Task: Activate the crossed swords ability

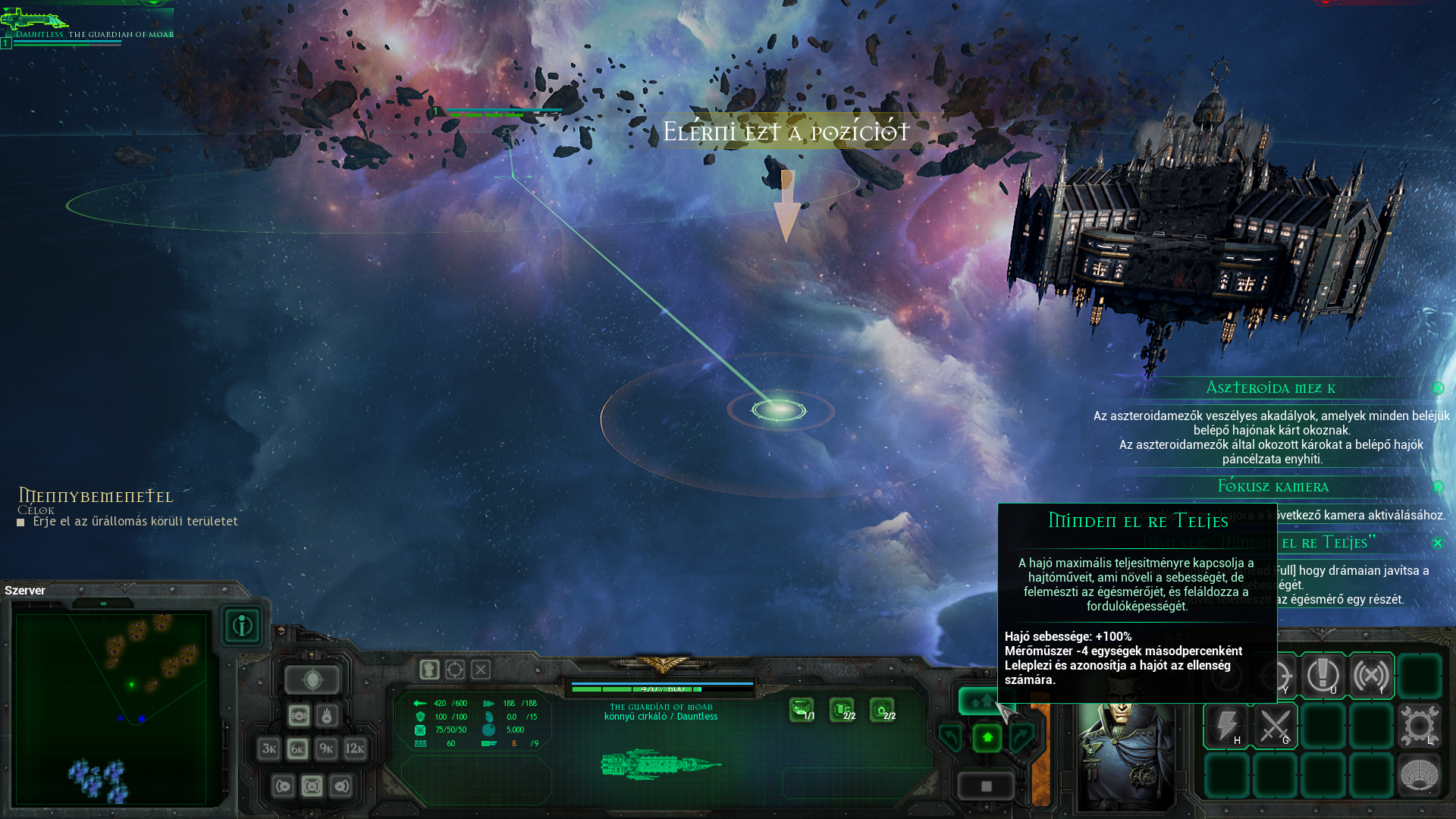Action: (1275, 726)
